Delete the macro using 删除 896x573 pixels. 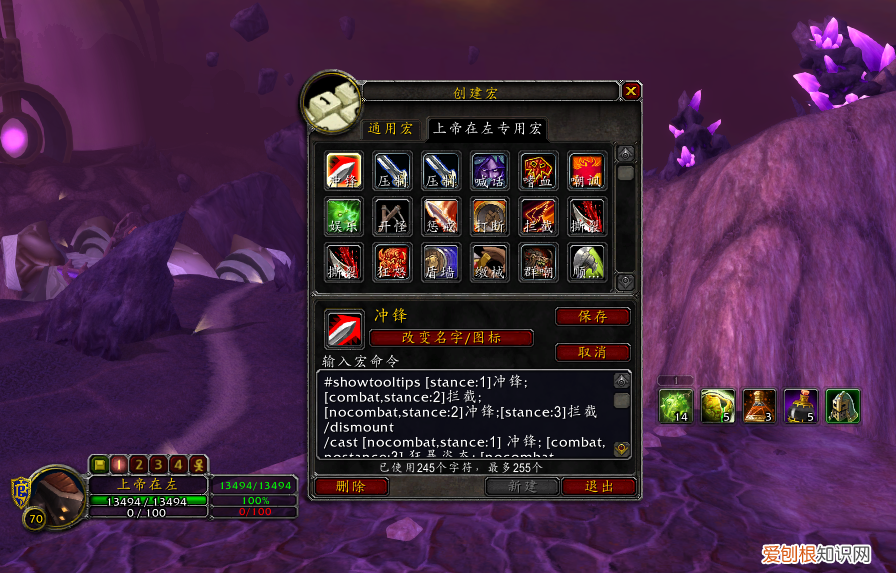[351, 486]
